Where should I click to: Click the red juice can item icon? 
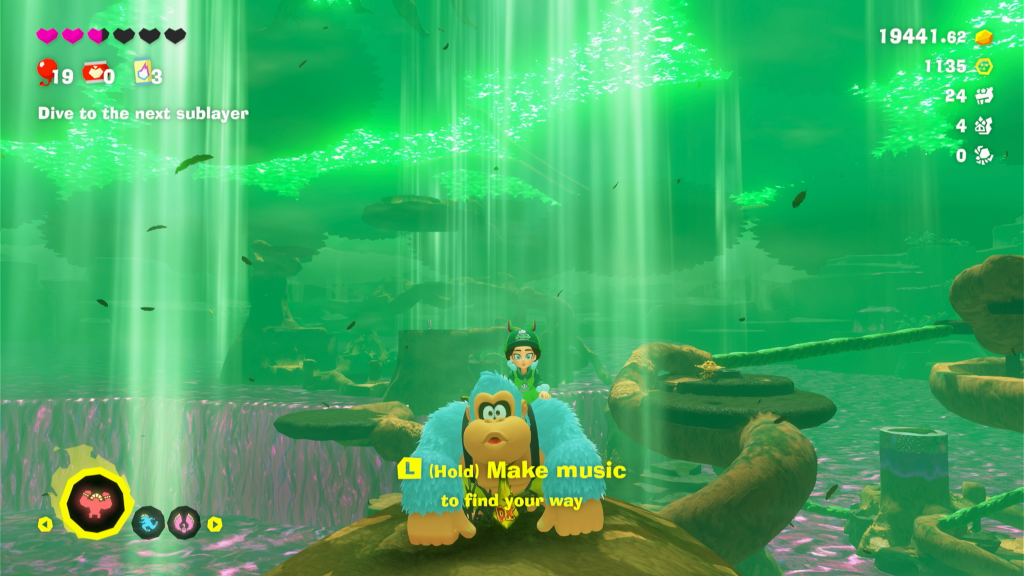click(94, 72)
